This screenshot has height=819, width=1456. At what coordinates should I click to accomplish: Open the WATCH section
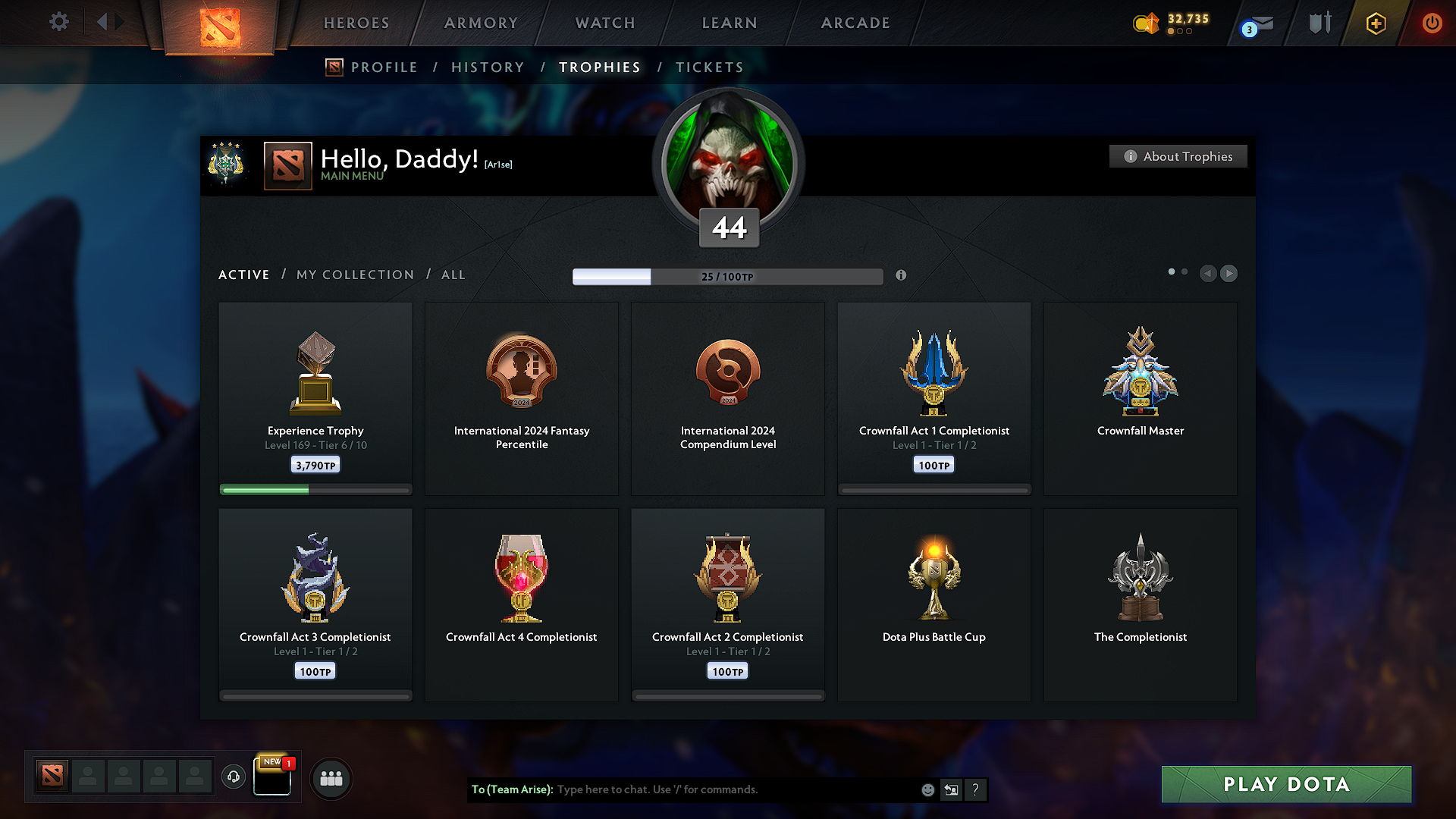(604, 23)
